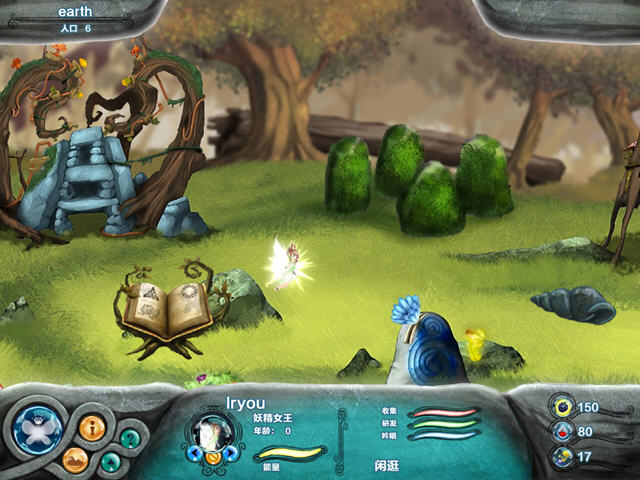640x480 pixels.
Task: Open the large fairy queen butterfly button
Action: click(38, 431)
